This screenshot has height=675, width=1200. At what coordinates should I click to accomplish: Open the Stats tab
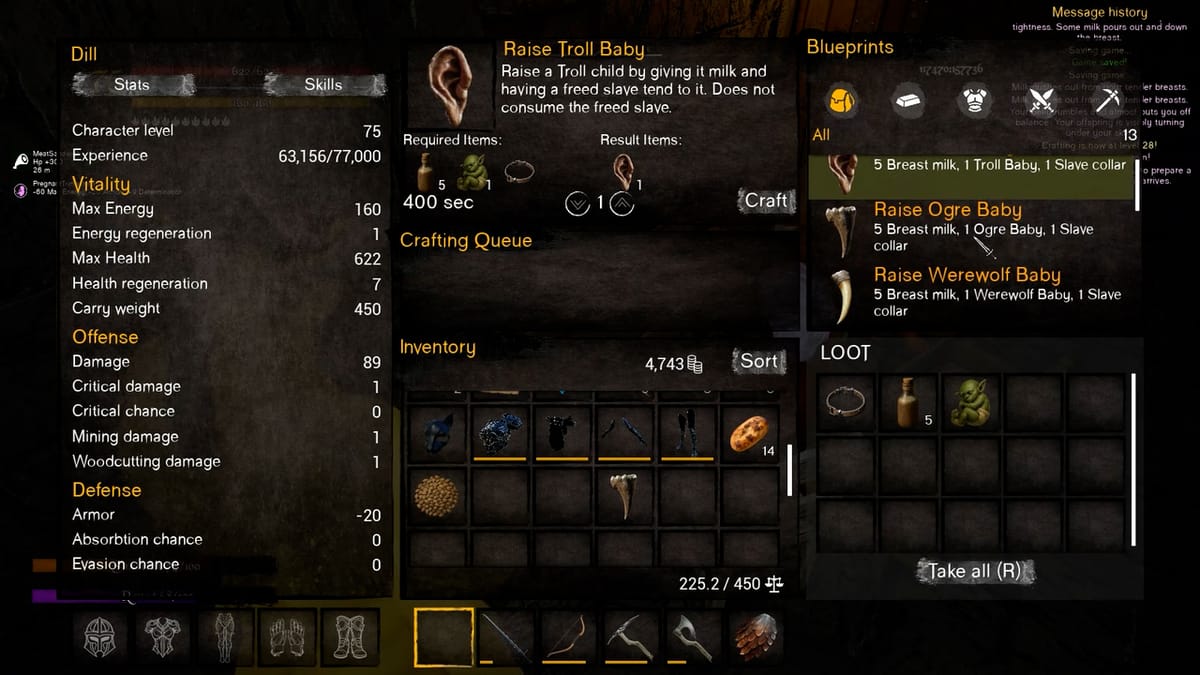point(132,85)
